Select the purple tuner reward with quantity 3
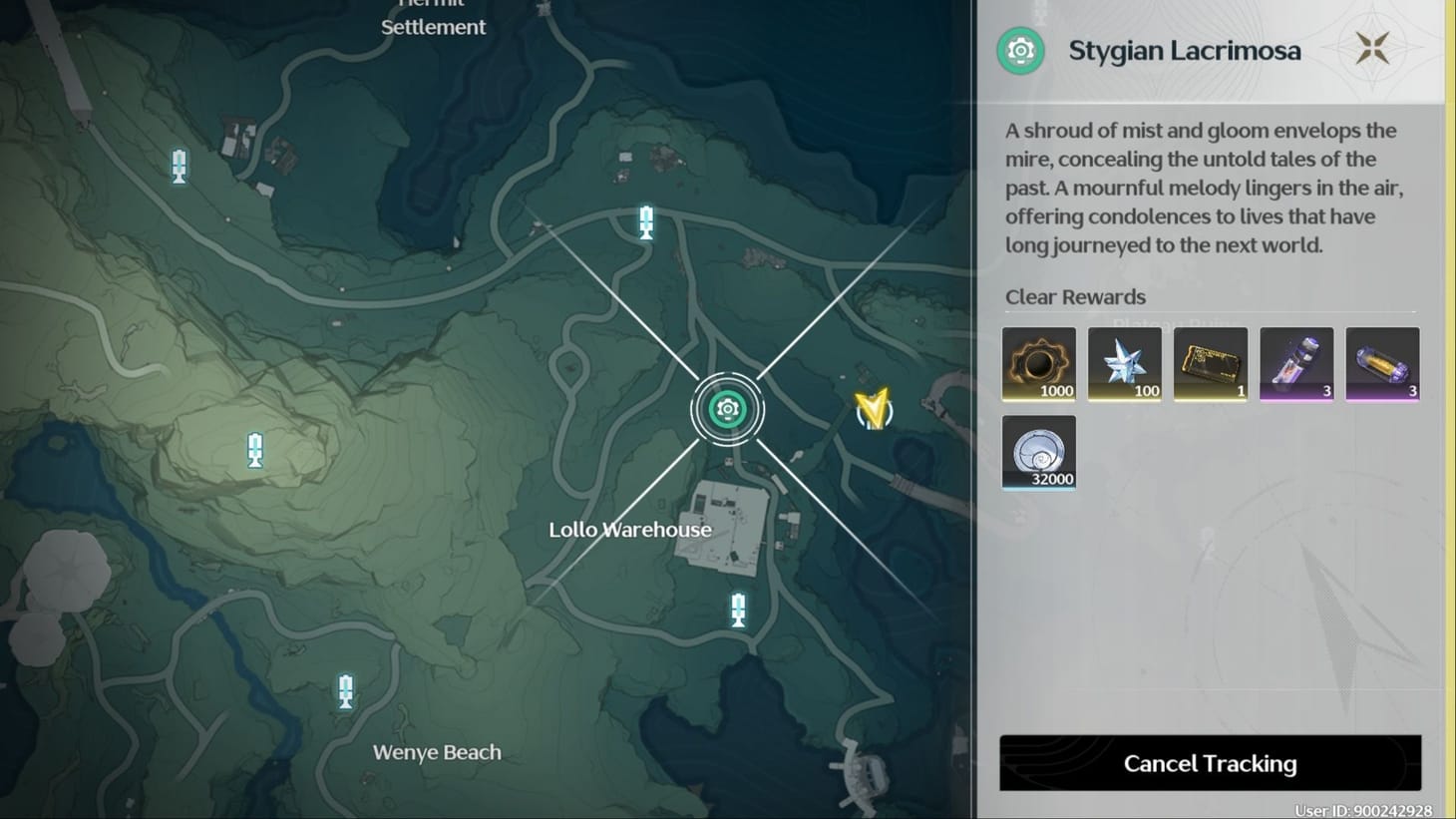Image resolution: width=1456 pixels, height=819 pixels. 1296,363
